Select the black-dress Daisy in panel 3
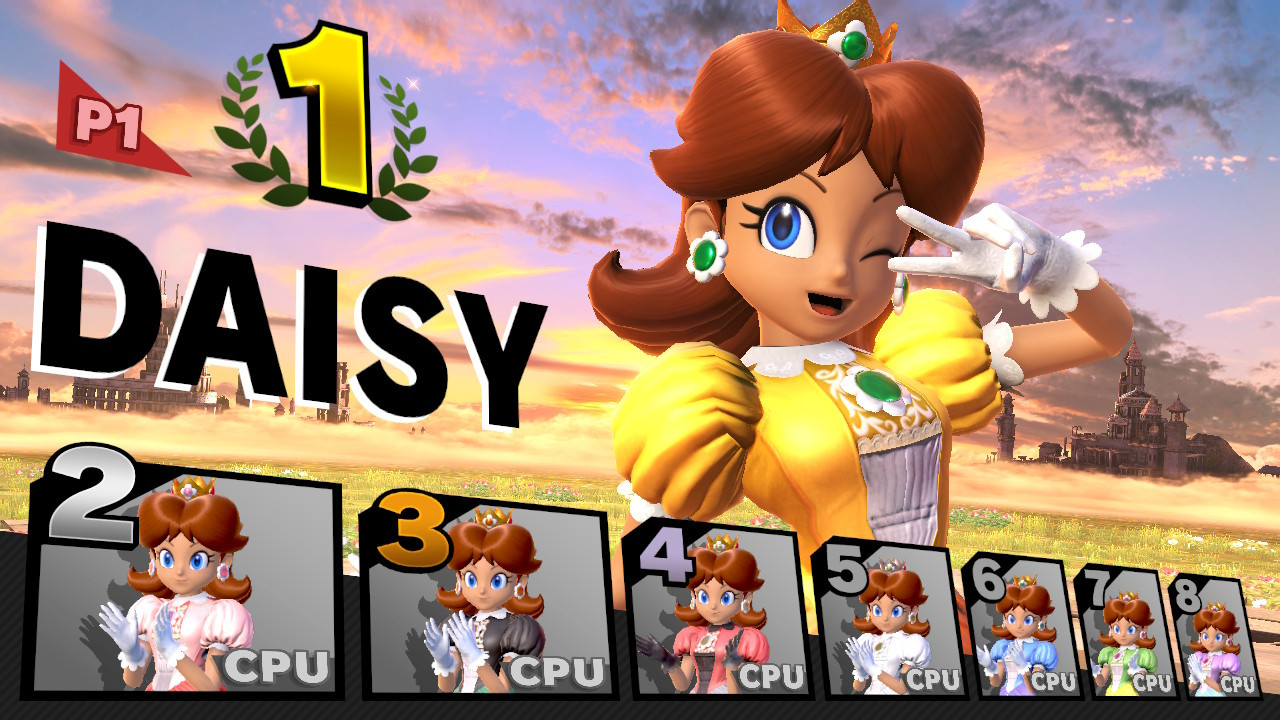Screen dimensions: 1280x720 click(490, 600)
